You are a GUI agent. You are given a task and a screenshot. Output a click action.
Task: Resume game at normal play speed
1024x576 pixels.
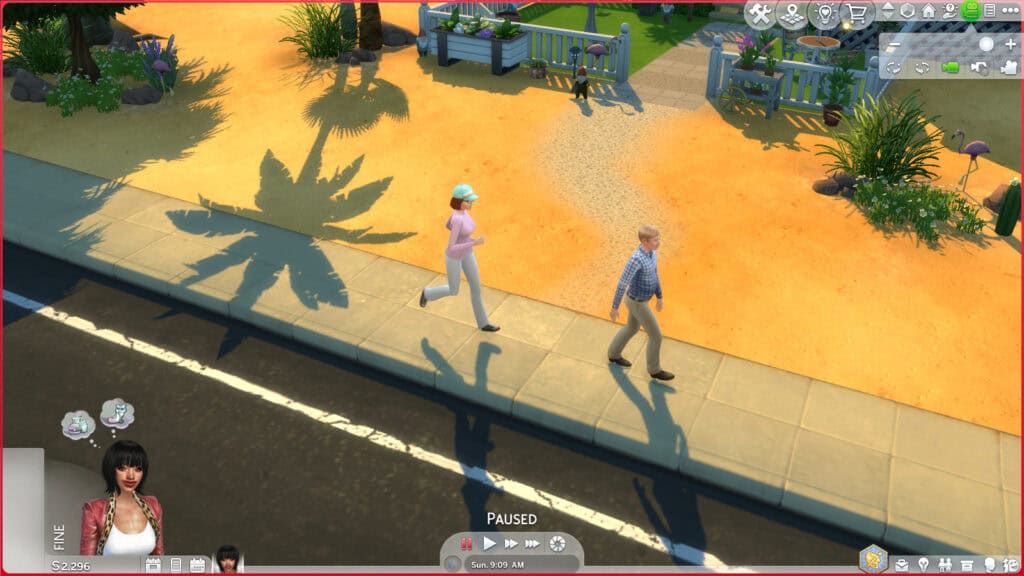tap(489, 543)
